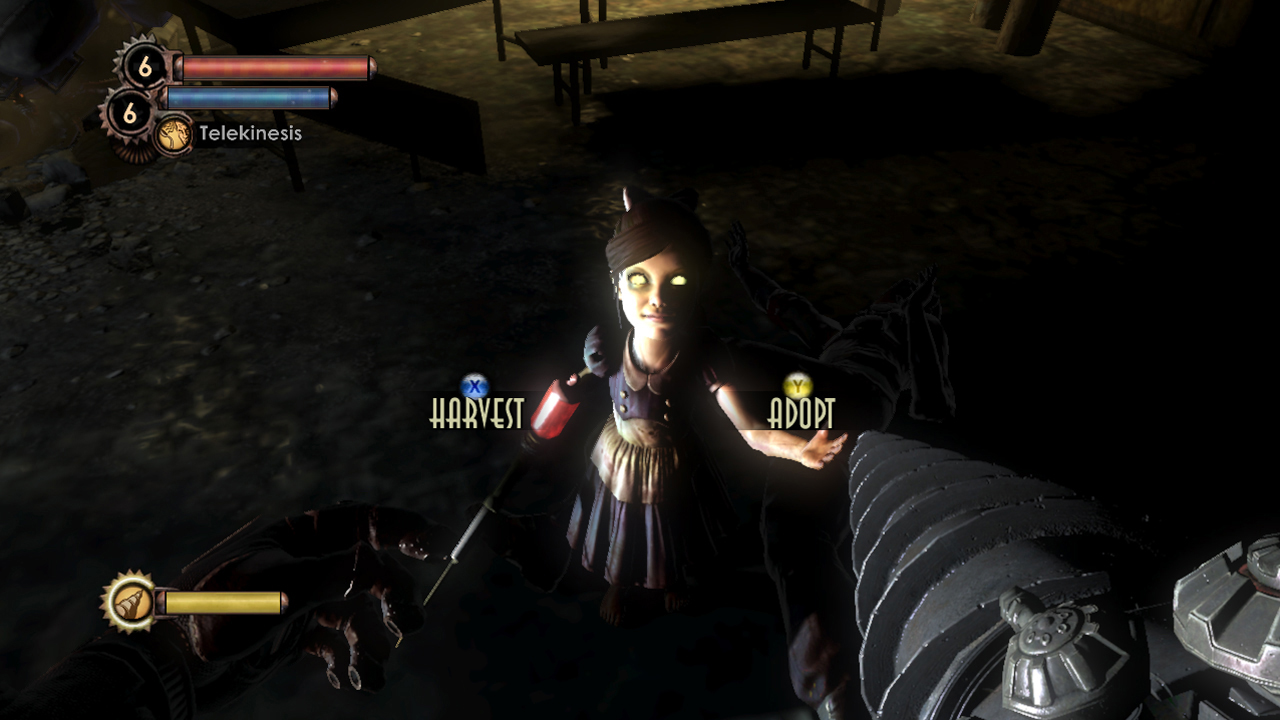This screenshot has height=720, width=1280.
Task: Click the blue X controller button icon
Action: 474,385
